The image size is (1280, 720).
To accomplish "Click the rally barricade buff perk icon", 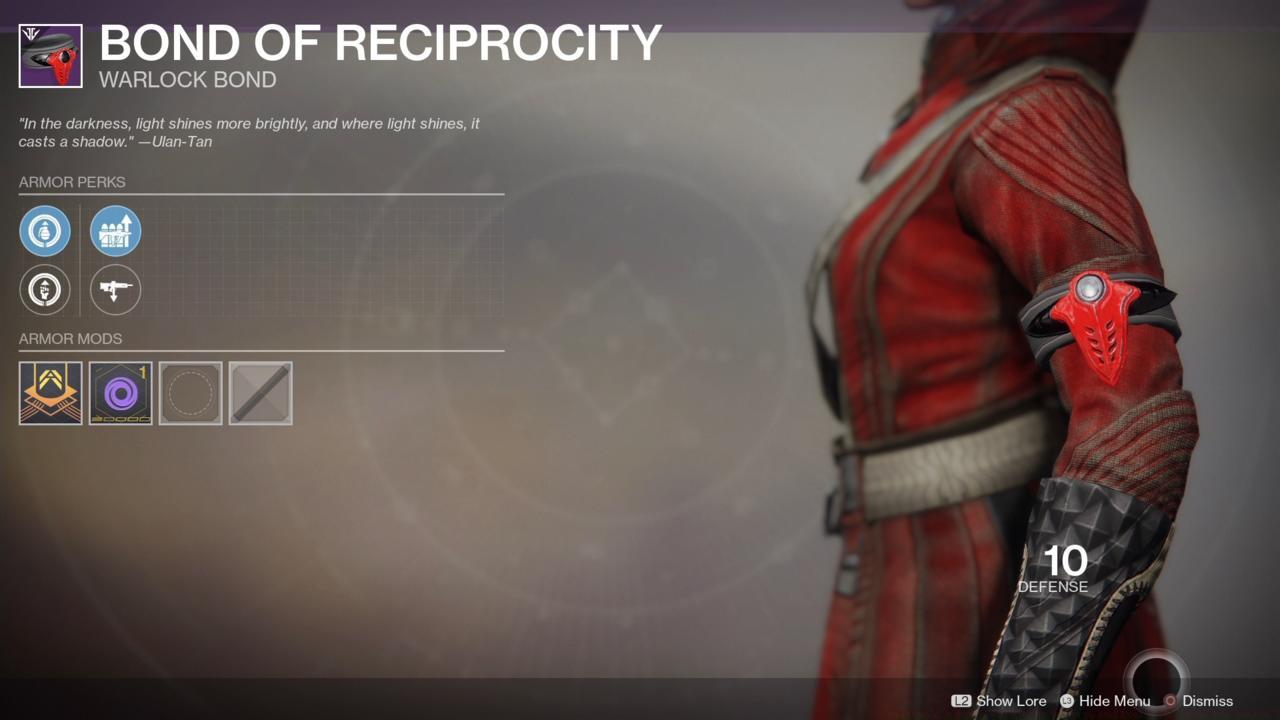I will 115,230.
